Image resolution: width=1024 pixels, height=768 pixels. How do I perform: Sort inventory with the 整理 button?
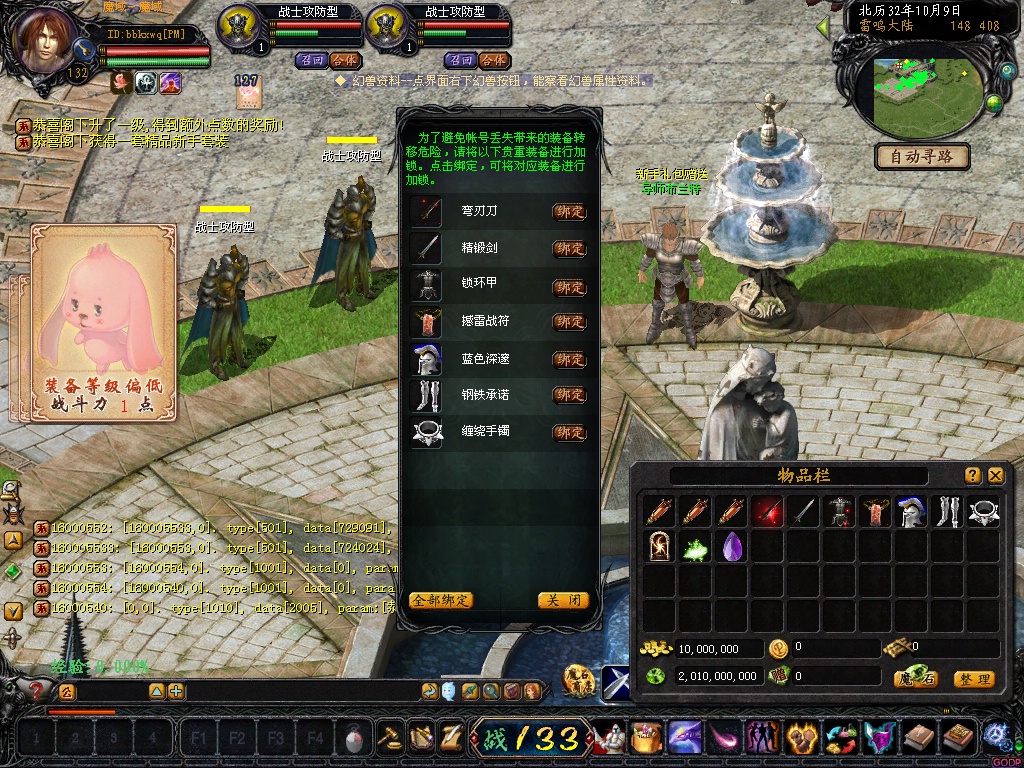973,679
